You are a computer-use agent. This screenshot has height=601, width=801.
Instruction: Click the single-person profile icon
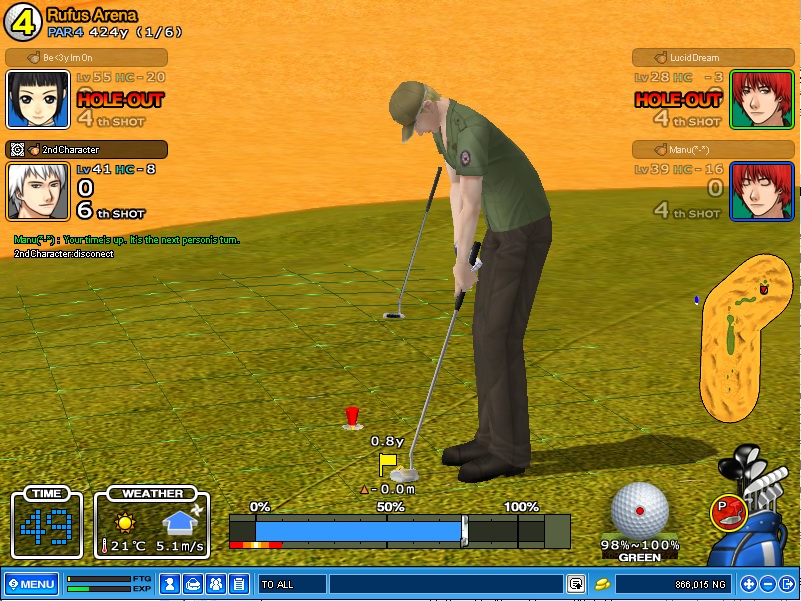171,584
